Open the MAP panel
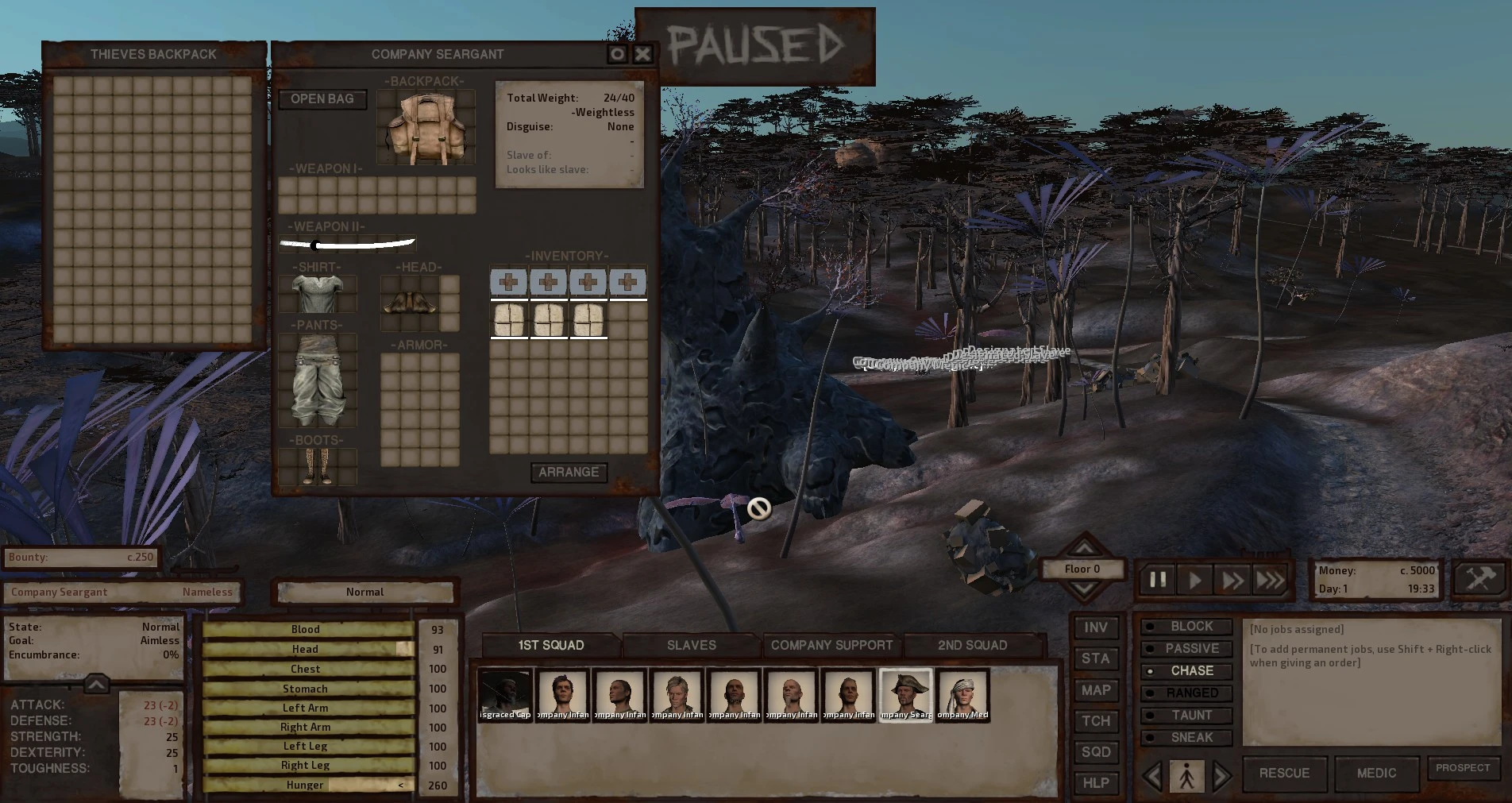The height and width of the screenshot is (803, 1512). [1095, 690]
